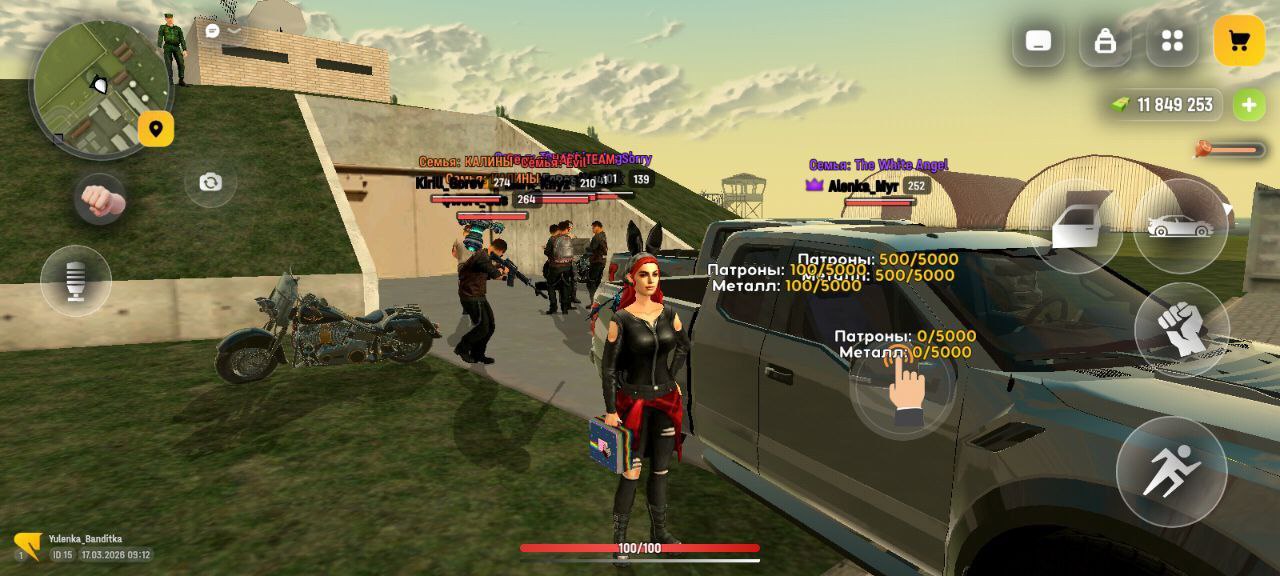Activate the sprint running-man button
This screenshot has width=1280, height=576.
(1171, 471)
